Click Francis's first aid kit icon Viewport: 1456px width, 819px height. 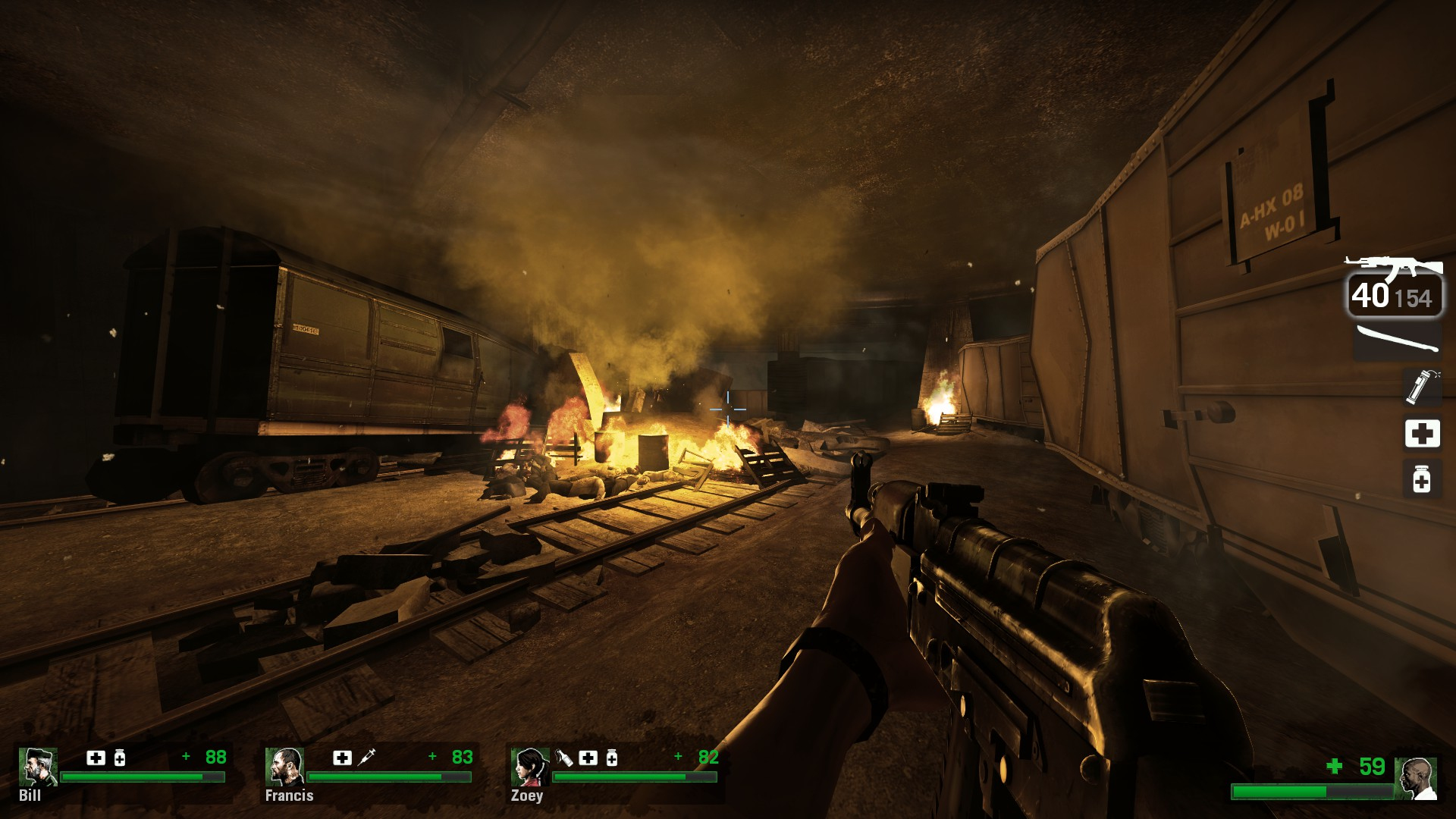click(x=343, y=757)
